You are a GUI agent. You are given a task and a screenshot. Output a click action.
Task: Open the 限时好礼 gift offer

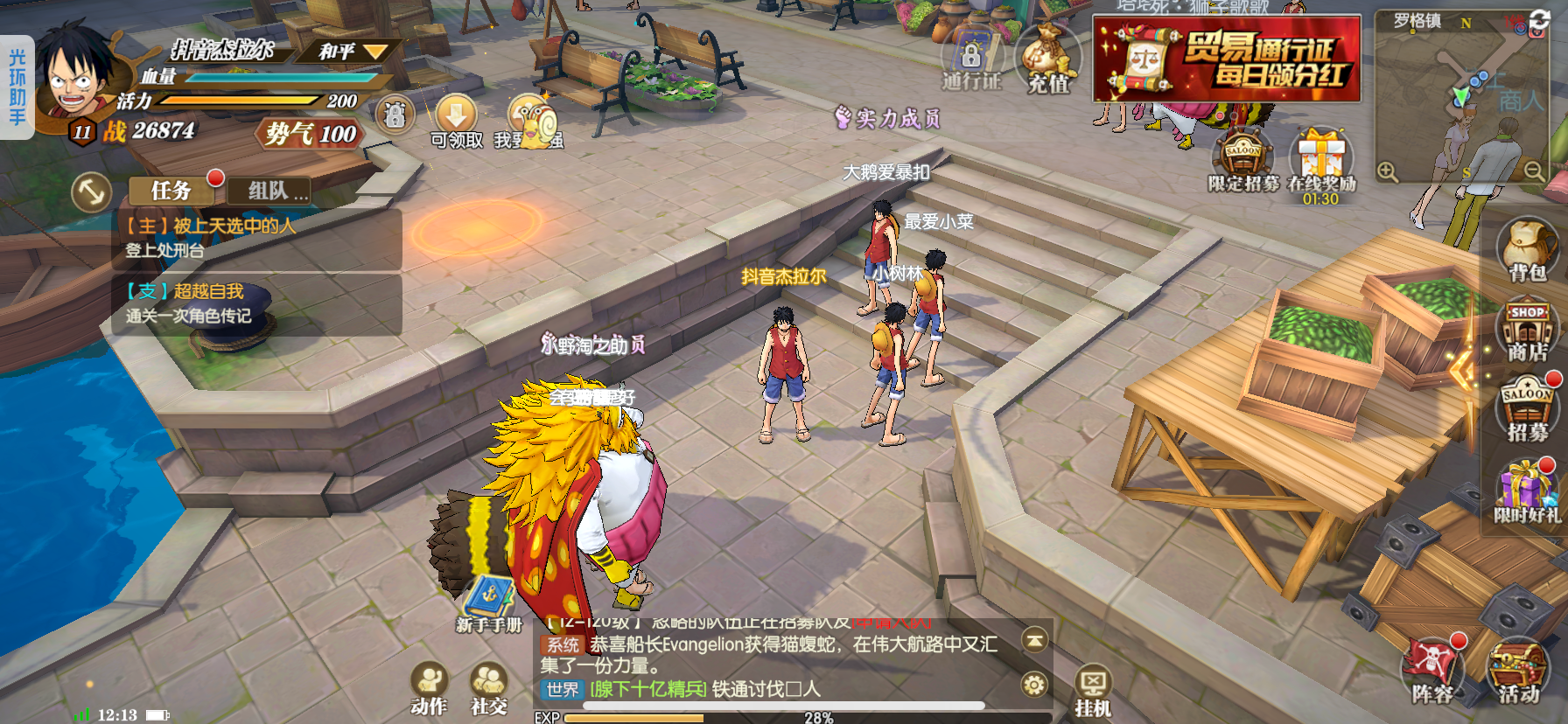tap(1527, 490)
